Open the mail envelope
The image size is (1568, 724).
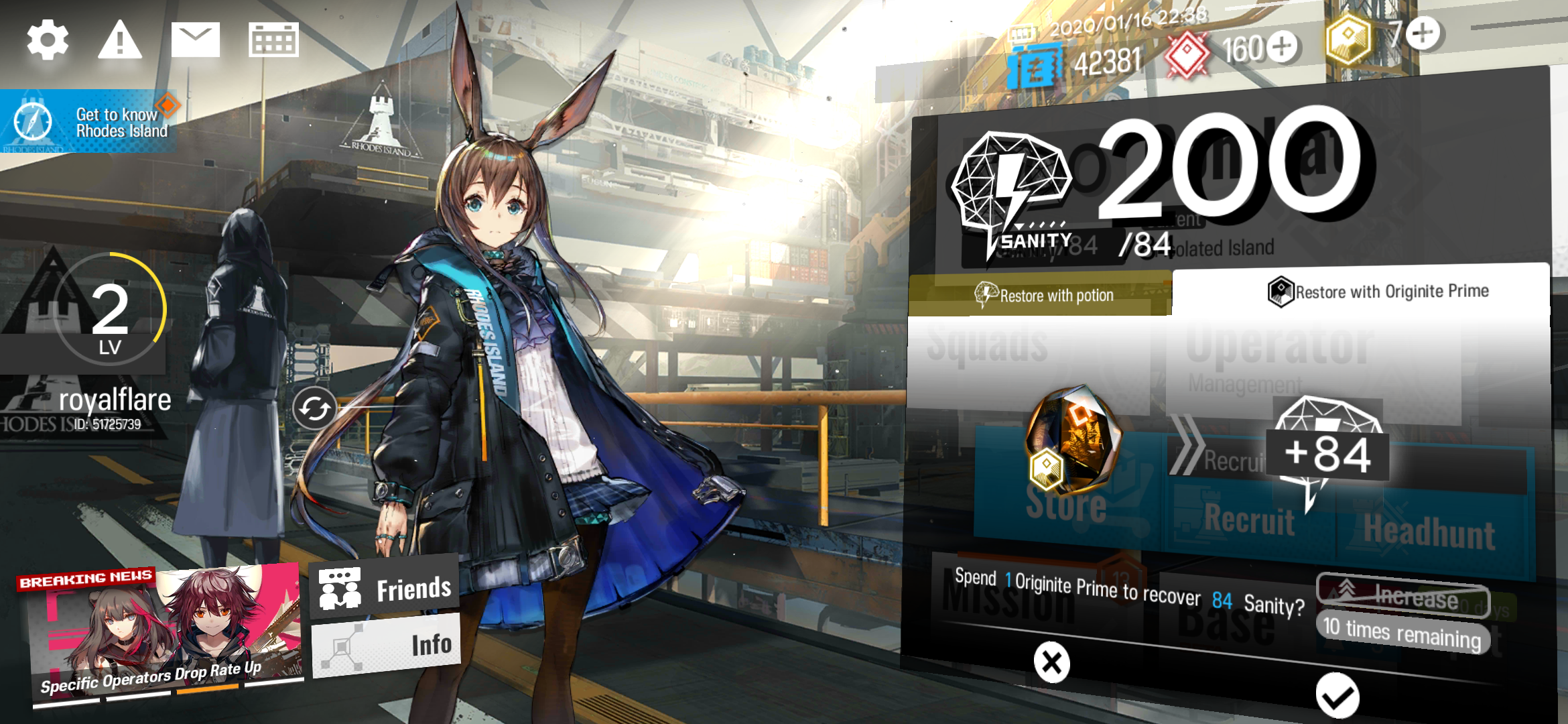tap(195, 40)
